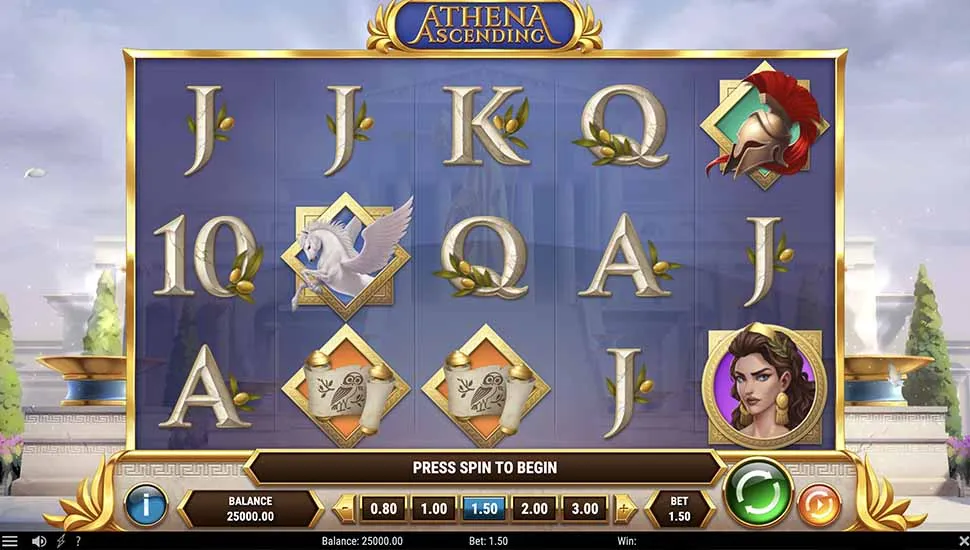Decrease the bet with the minus arrow
This screenshot has width=970, height=550.
[x=344, y=508]
